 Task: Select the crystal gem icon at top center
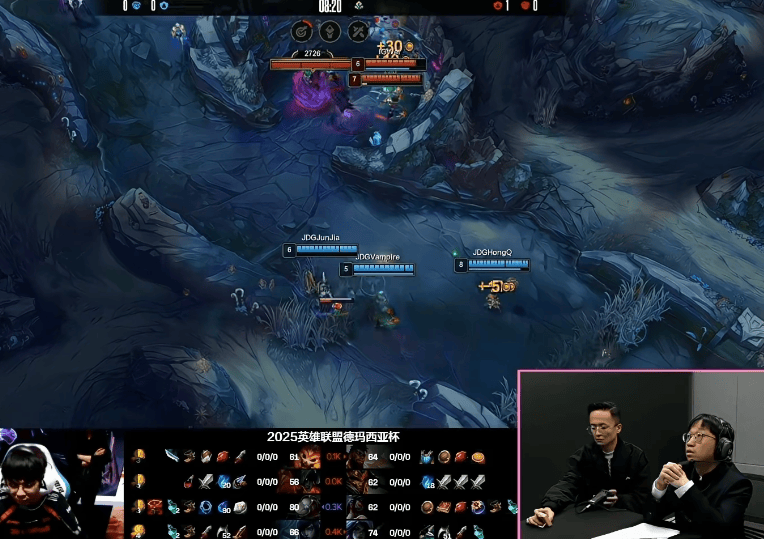pyautogui.click(x=329, y=31)
